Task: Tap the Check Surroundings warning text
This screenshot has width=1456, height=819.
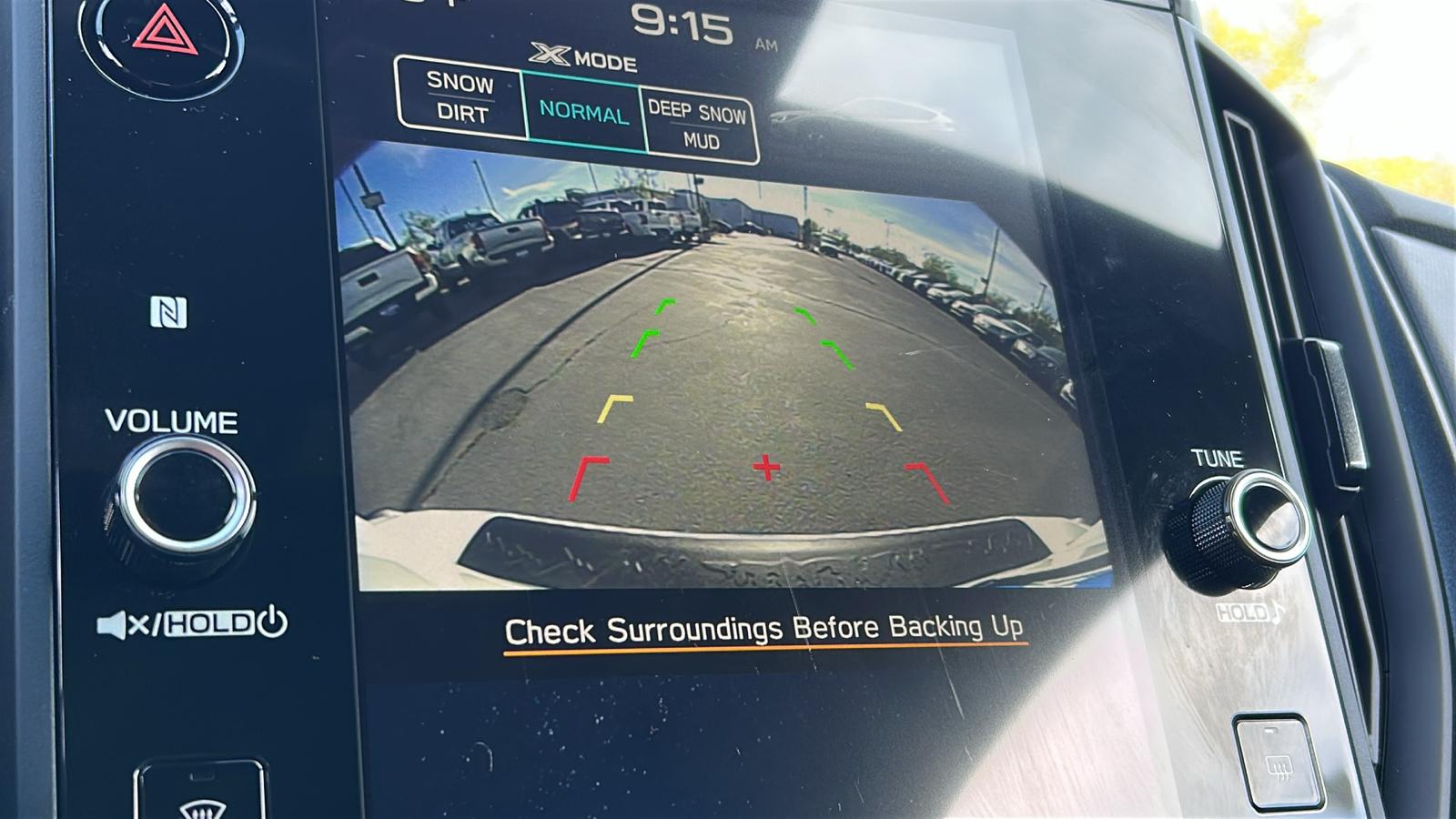Action: 767,627
